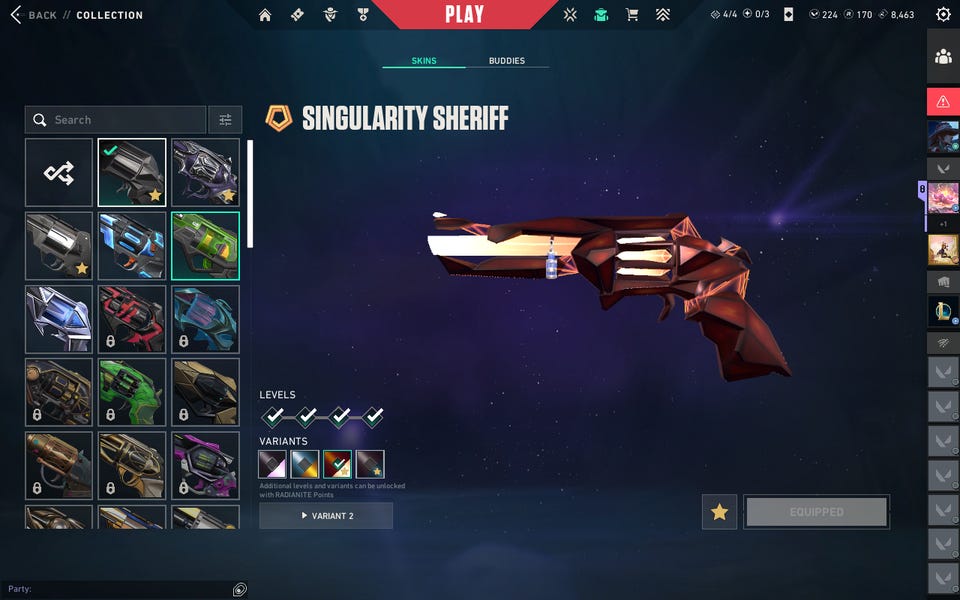Select the locked pink and black Sheriff skin

coord(205,466)
